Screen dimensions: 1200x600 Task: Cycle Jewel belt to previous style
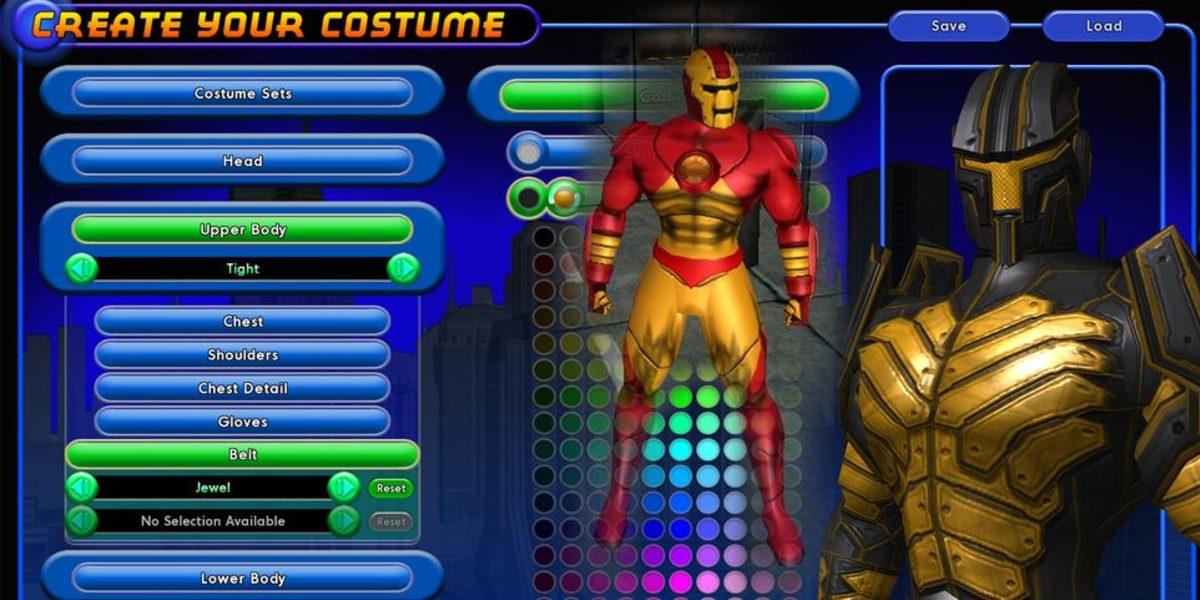[x=82, y=487]
